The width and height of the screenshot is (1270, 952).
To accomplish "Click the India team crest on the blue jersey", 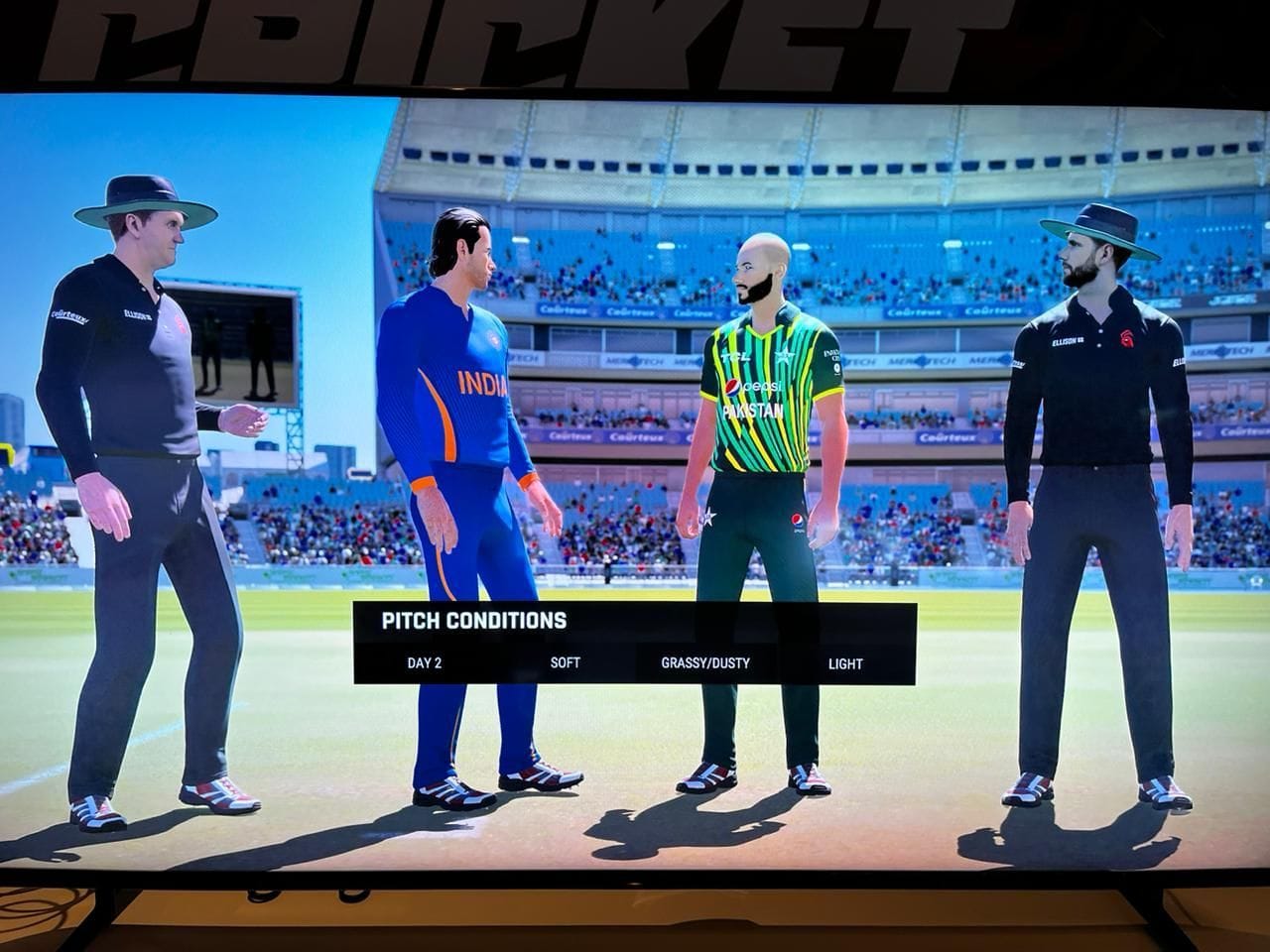I will click(x=493, y=339).
